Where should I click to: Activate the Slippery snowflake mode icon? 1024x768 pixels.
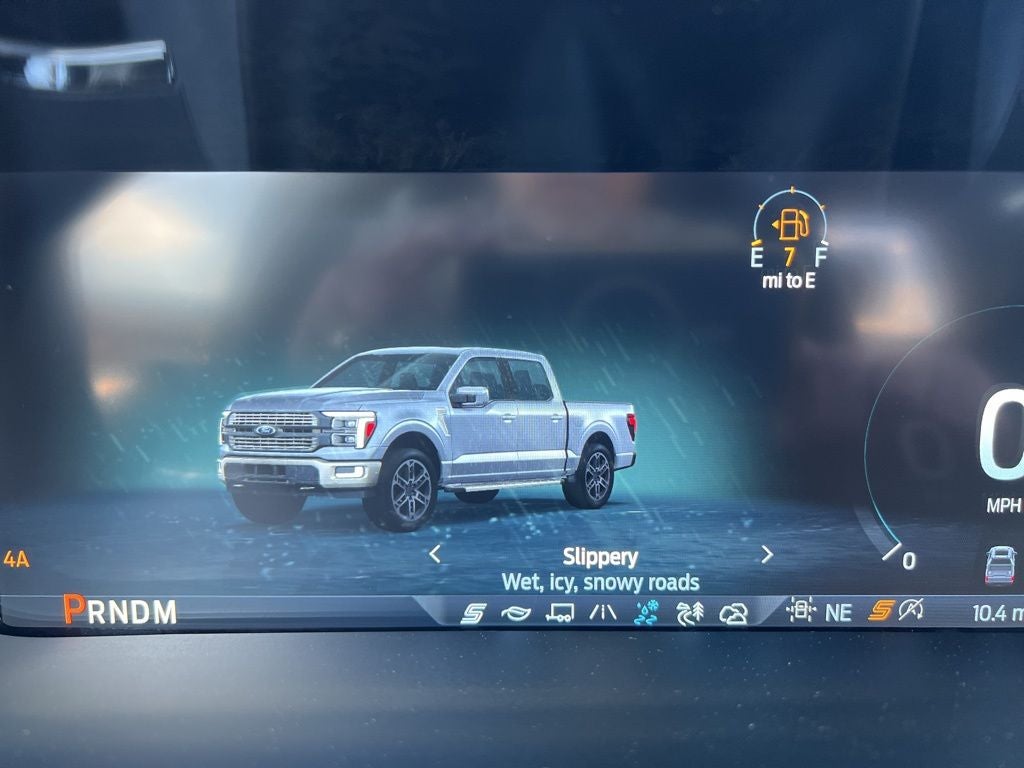coord(647,613)
